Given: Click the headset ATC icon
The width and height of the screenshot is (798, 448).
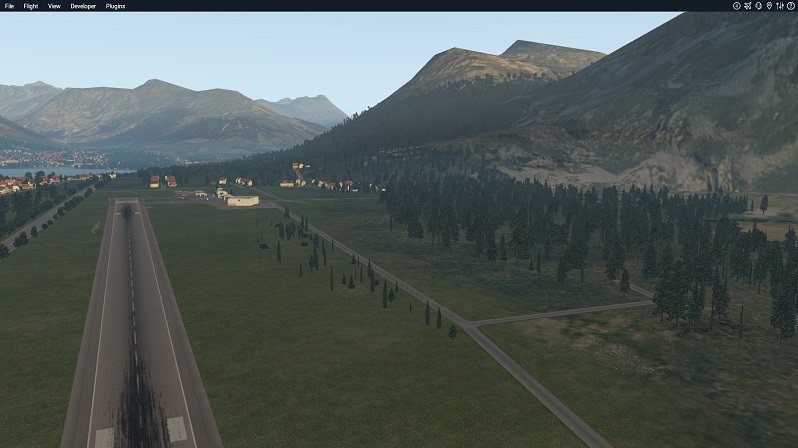Looking at the screenshot, I should pos(758,6).
